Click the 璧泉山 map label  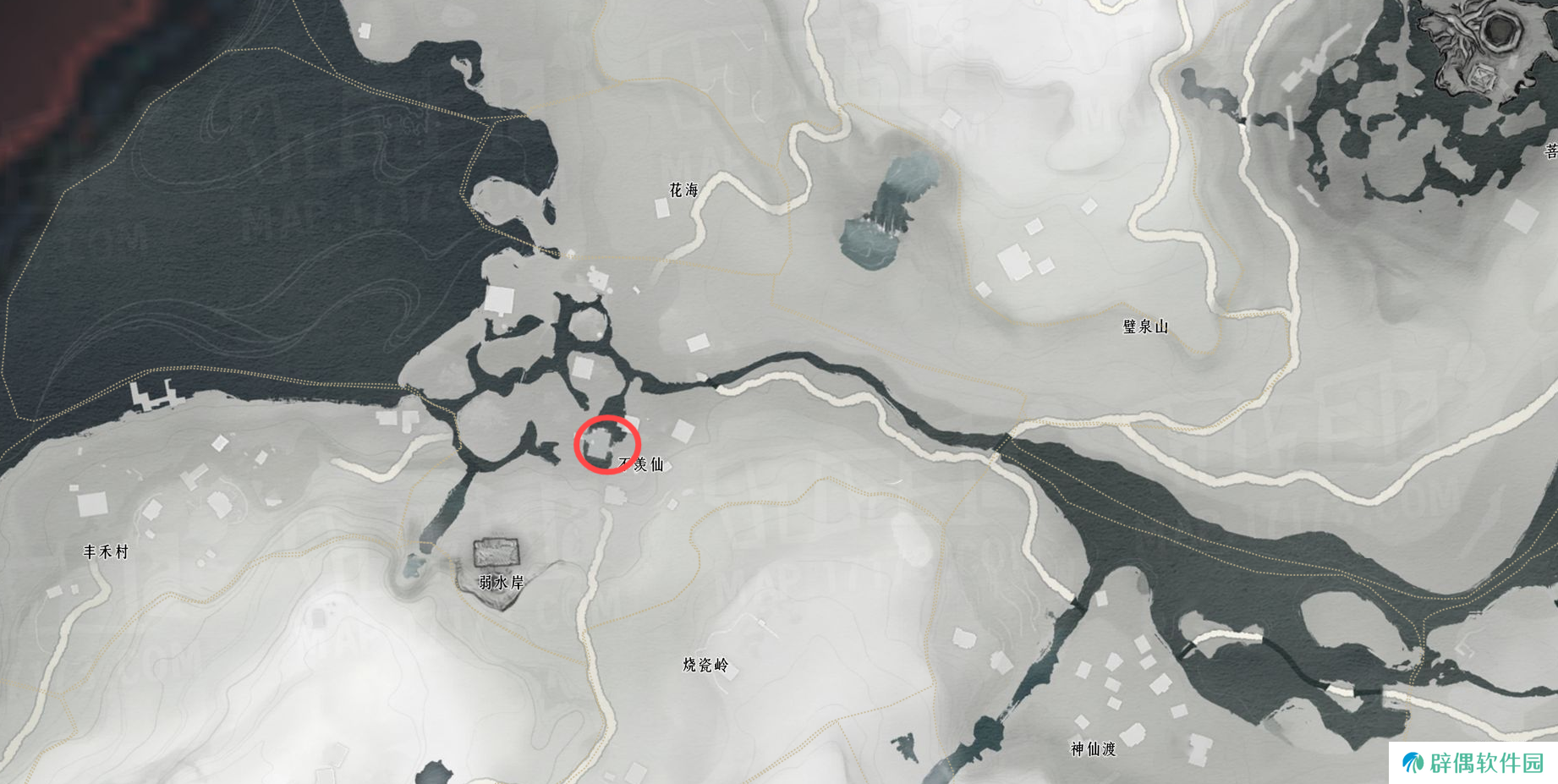point(1145,326)
